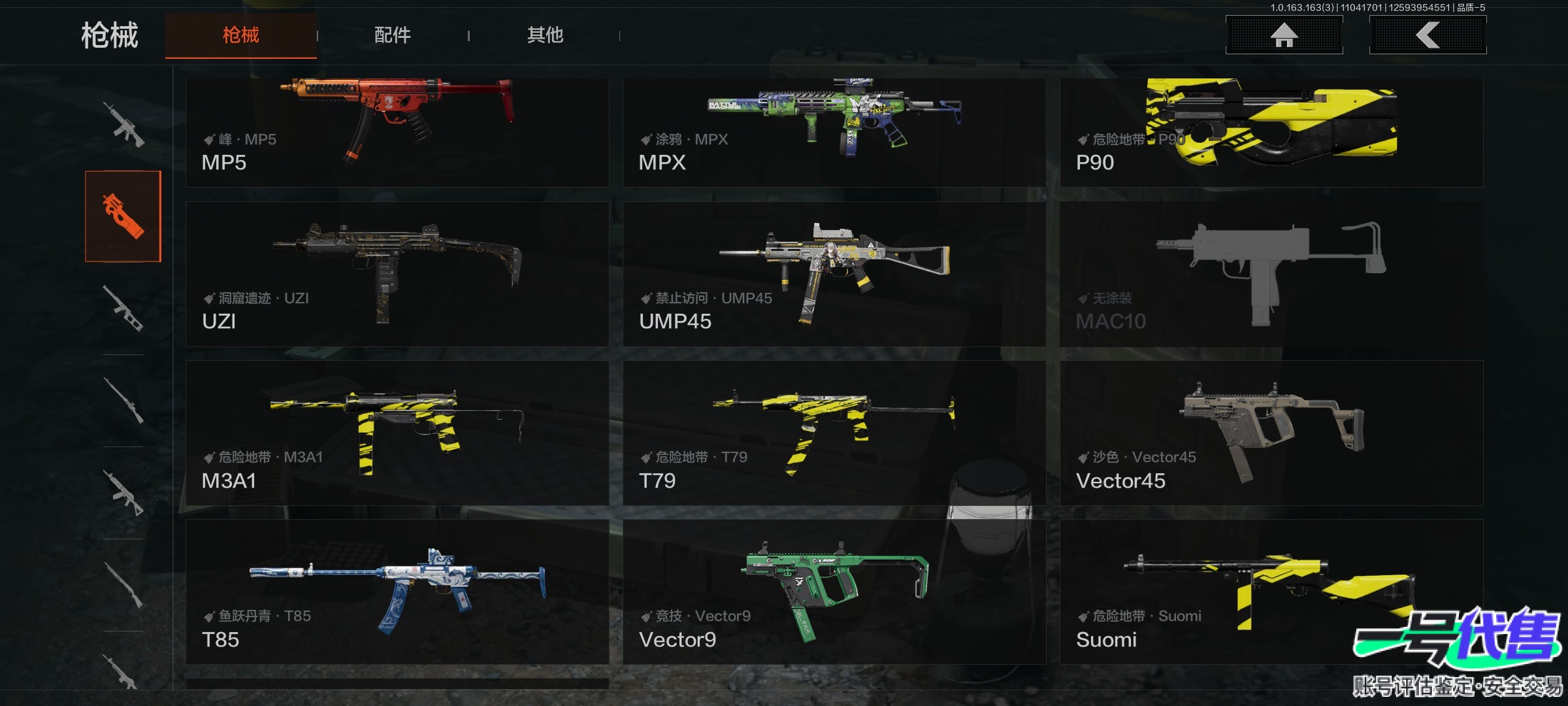Select the highlighted orange submachine gun category

(123, 216)
